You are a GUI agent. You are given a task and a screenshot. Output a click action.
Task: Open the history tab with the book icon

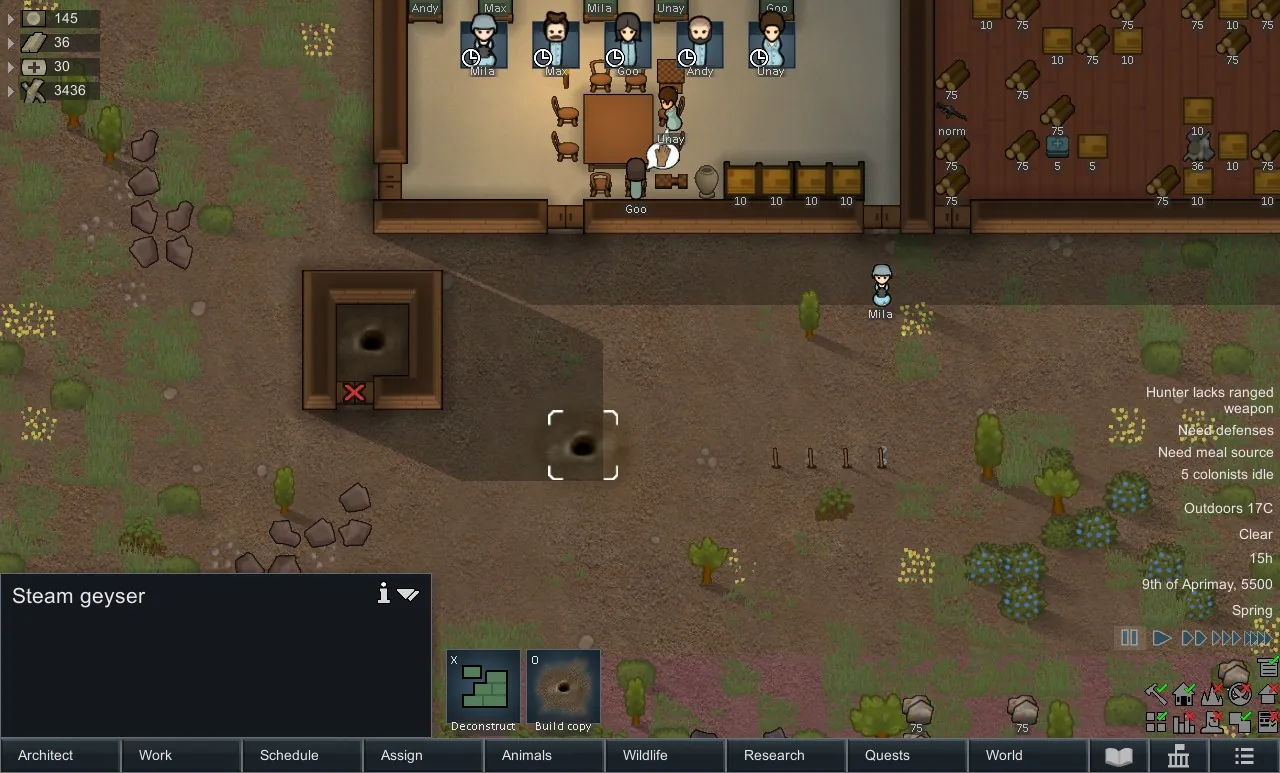pyautogui.click(x=1118, y=756)
